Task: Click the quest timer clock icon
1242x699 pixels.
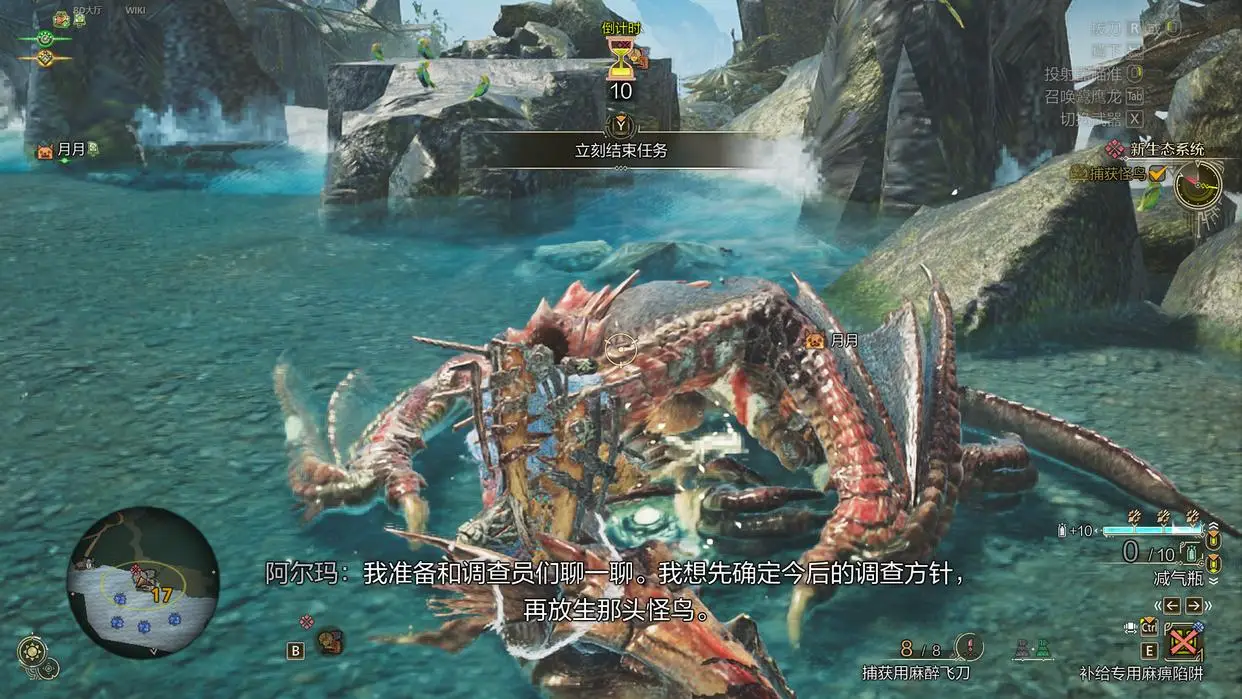Action: point(1197,184)
